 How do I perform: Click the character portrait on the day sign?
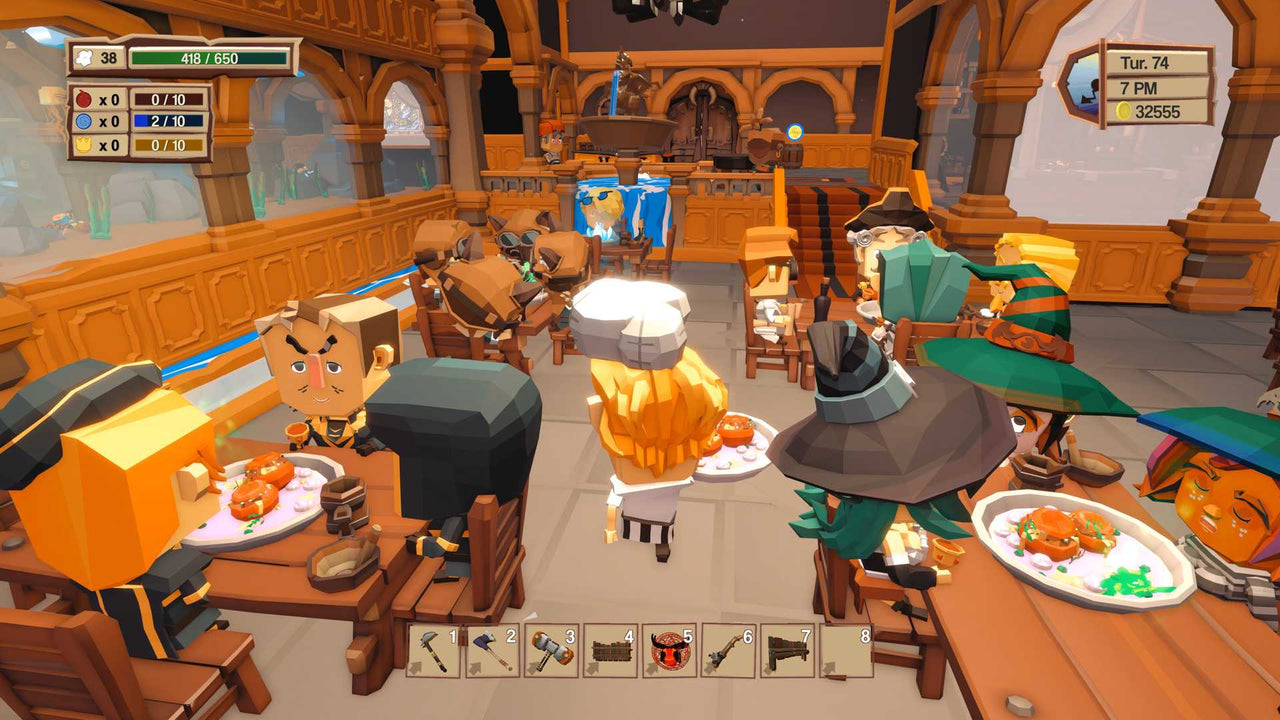click(x=1086, y=90)
